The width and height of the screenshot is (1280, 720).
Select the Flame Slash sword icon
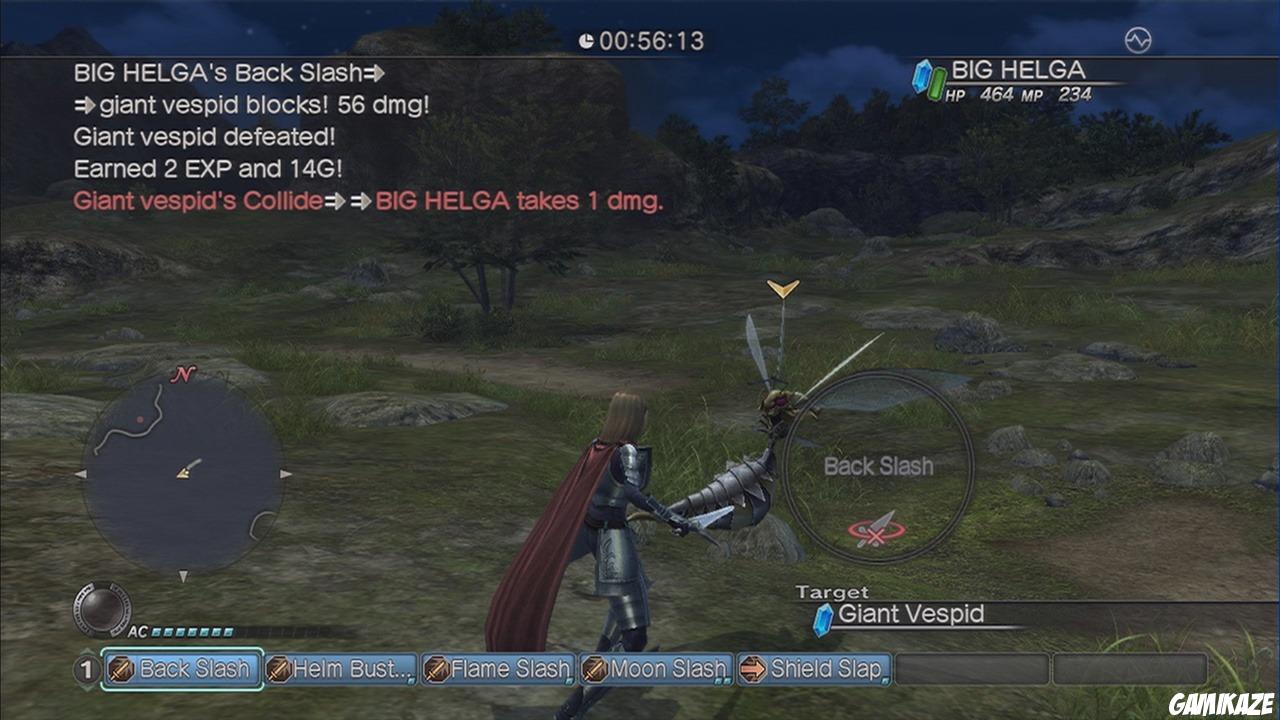click(x=438, y=670)
